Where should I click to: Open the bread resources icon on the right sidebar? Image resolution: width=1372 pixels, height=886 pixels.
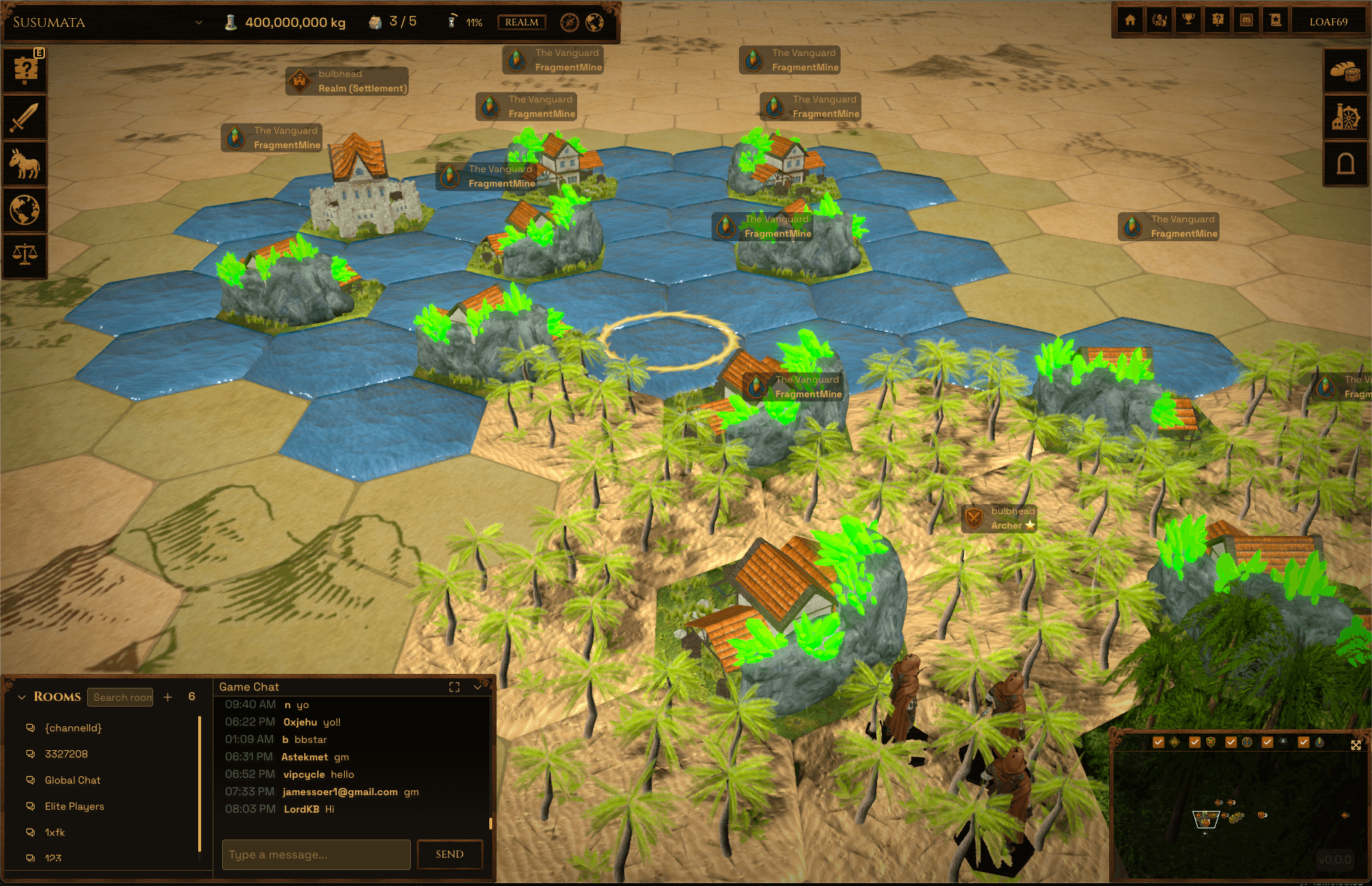[1347, 70]
